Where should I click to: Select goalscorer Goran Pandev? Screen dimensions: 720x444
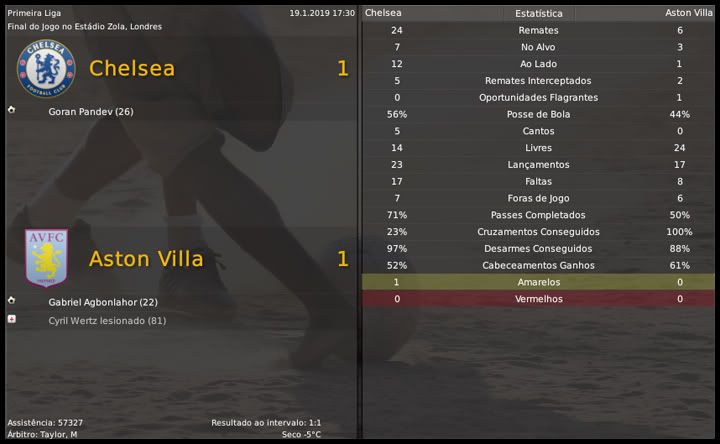point(91,111)
